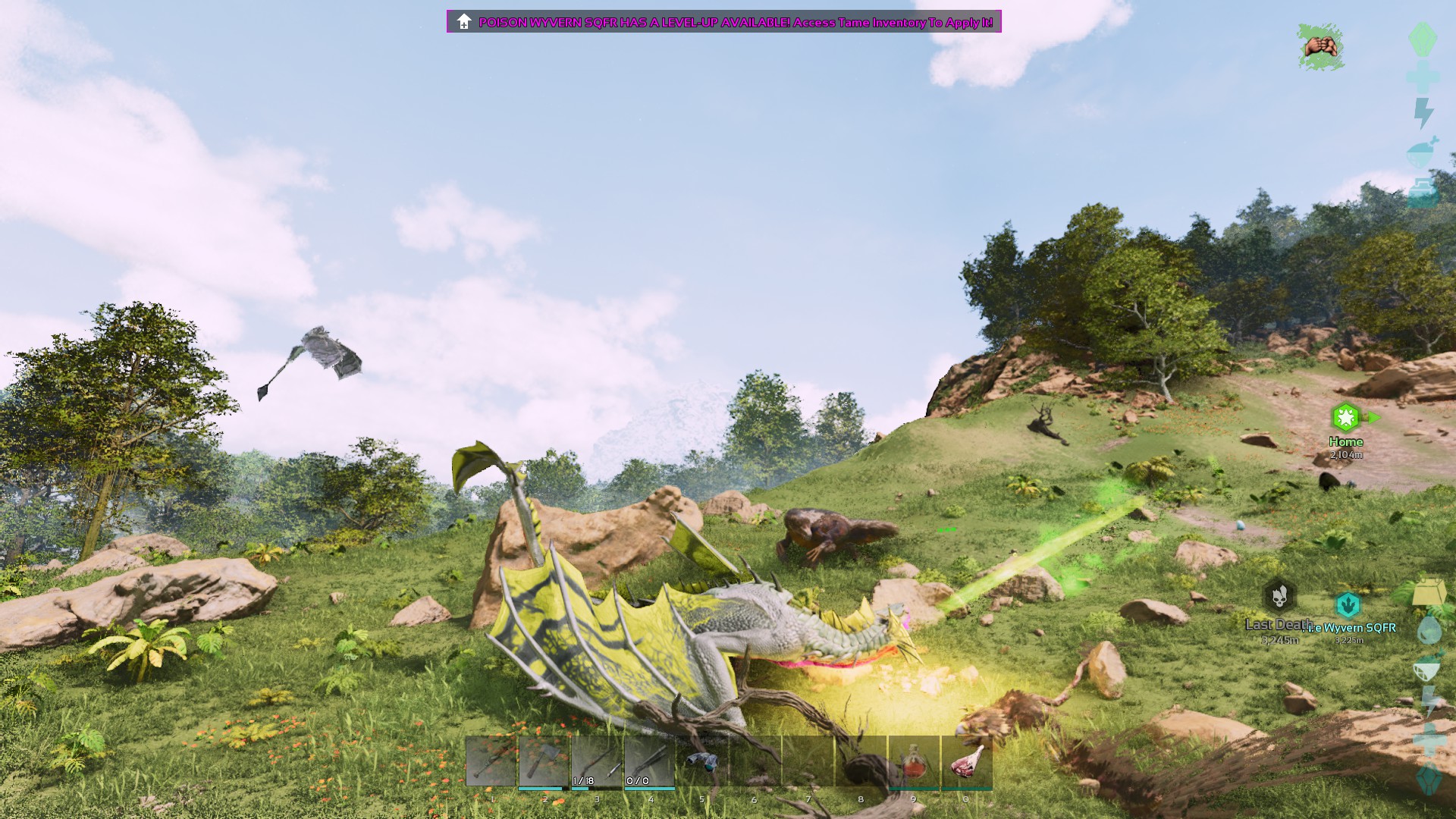Viewport: 1456px width, 819px height.
Task: Click the Wyvern SQFR tame marker
Action: (x=1348, y=605)
